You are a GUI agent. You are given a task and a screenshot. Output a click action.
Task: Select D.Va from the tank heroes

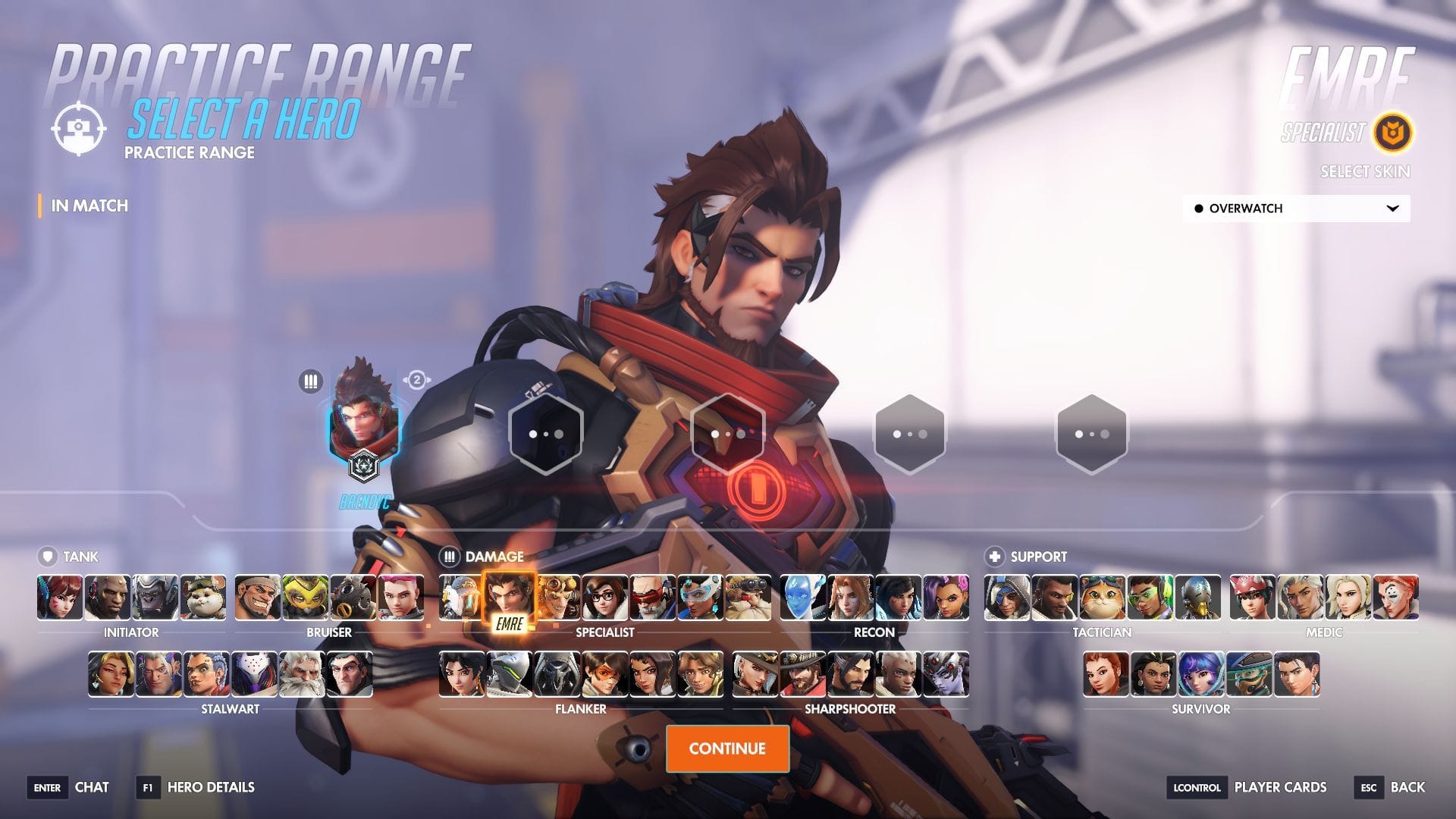[60, 598]
